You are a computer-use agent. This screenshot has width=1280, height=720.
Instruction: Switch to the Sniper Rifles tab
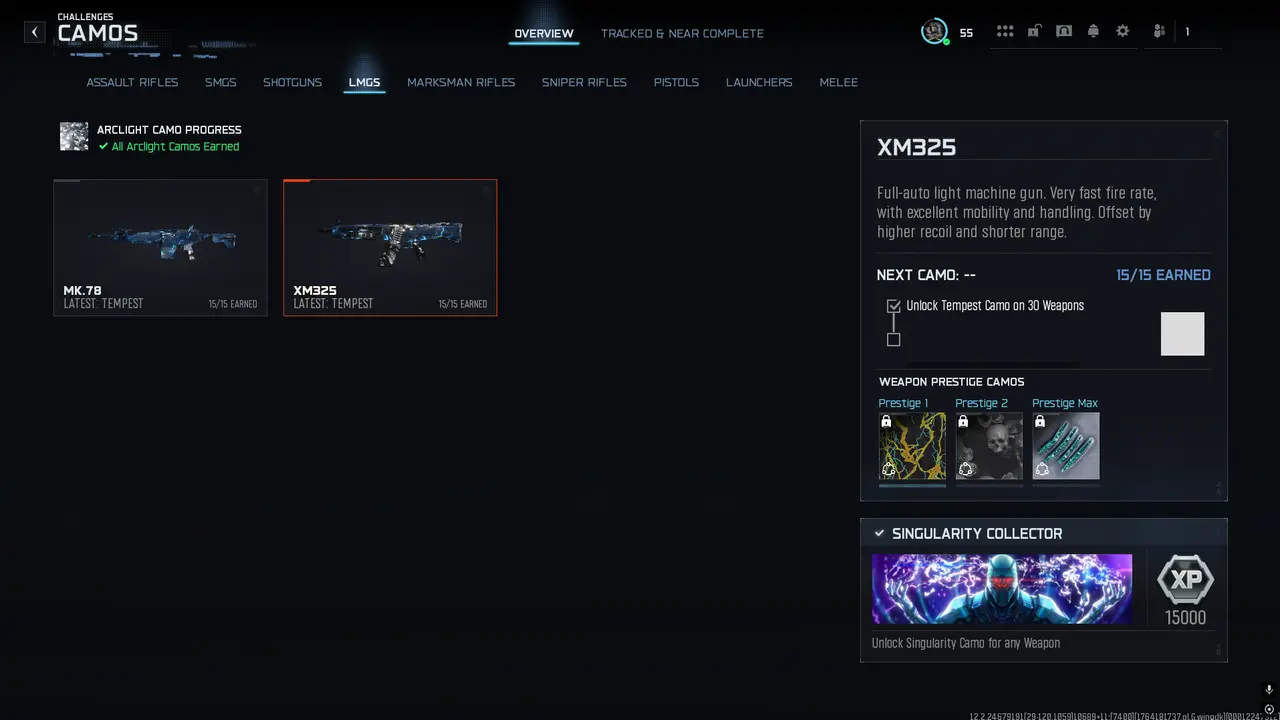pos(584,82)
